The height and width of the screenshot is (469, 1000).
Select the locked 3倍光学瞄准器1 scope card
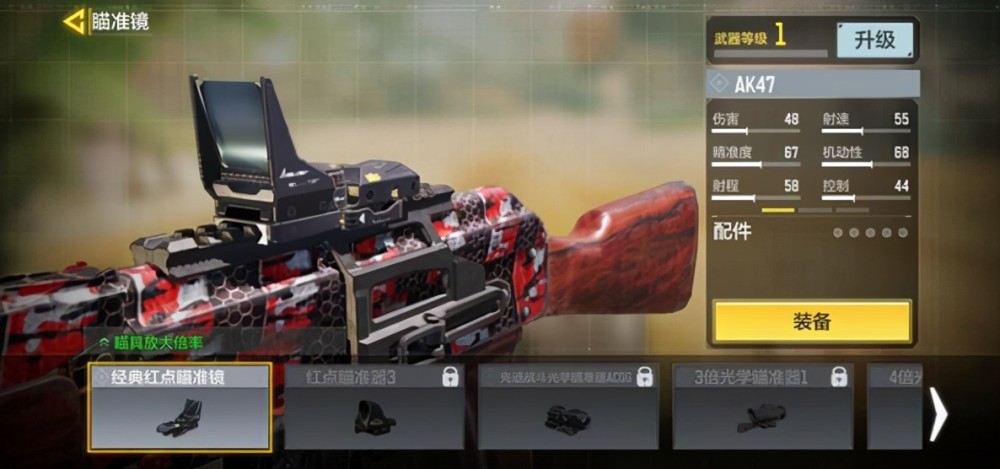point(762,407)
